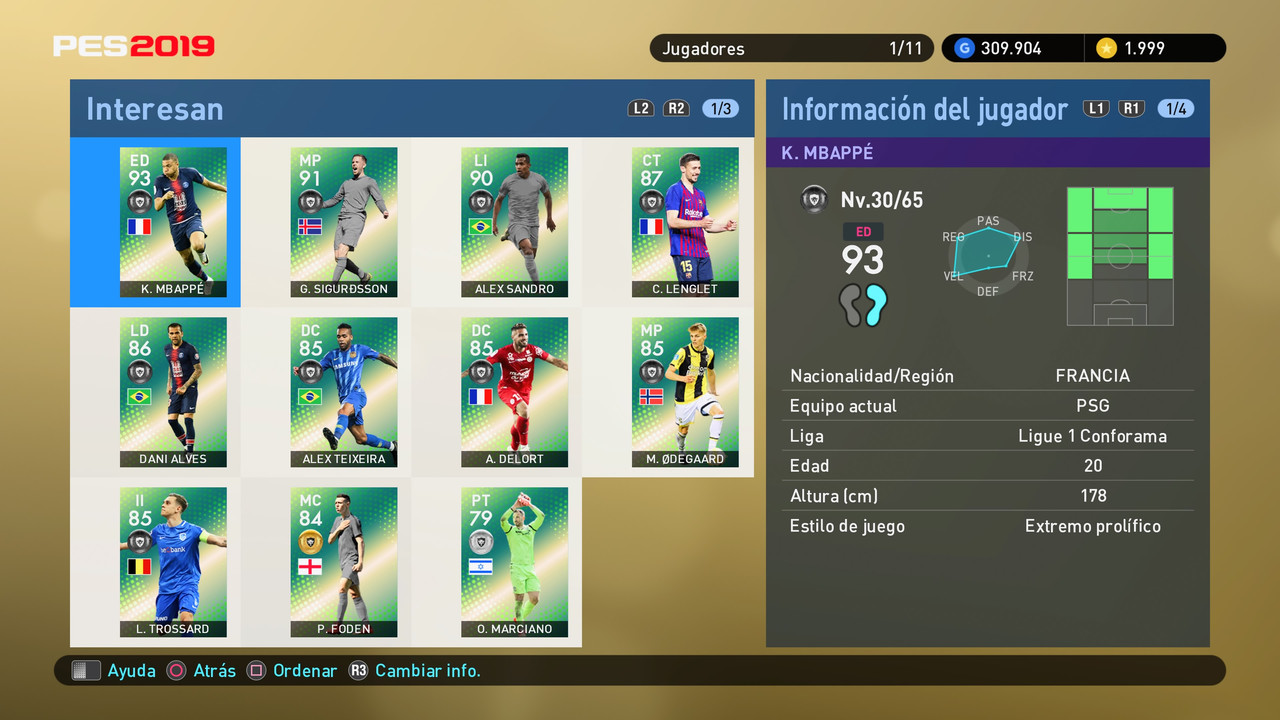Image resolution: width=1280 pixels, height=720 pixels.
Task: Click the GP coins icon in the top bar
Action: (x=963, y=47)
